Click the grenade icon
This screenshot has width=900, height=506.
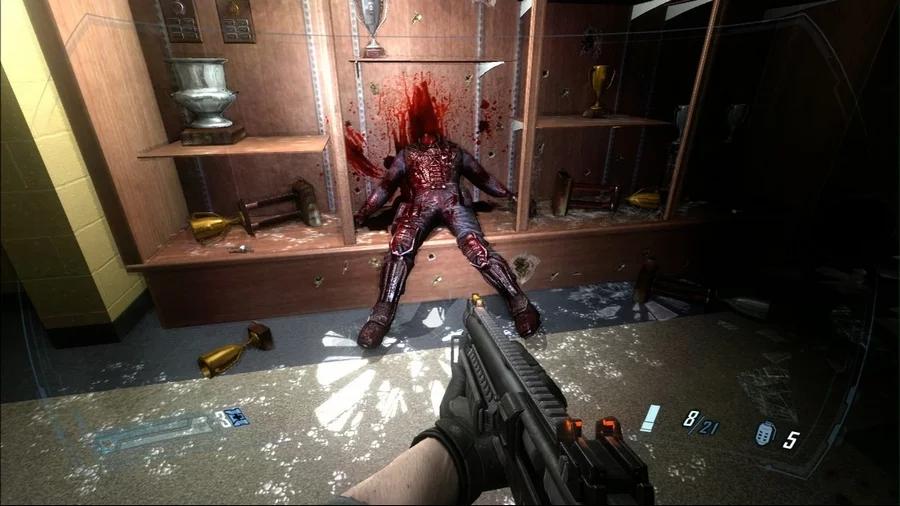pyautogui.click(x=766, y=434)
